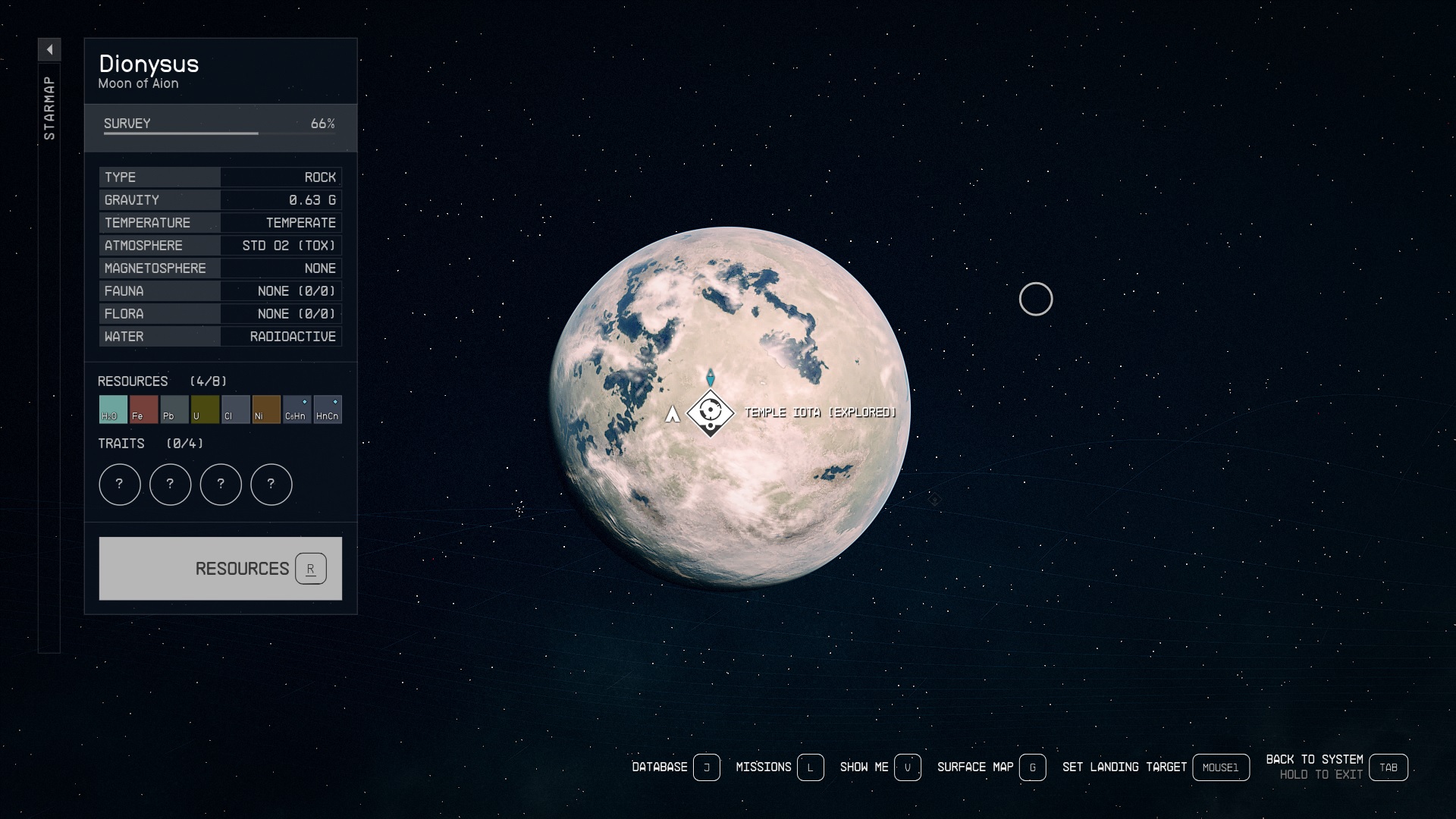Screen dimensions: 1456x819
Task: Select the HnCn resource tile
Action: (x=328, y=409)
